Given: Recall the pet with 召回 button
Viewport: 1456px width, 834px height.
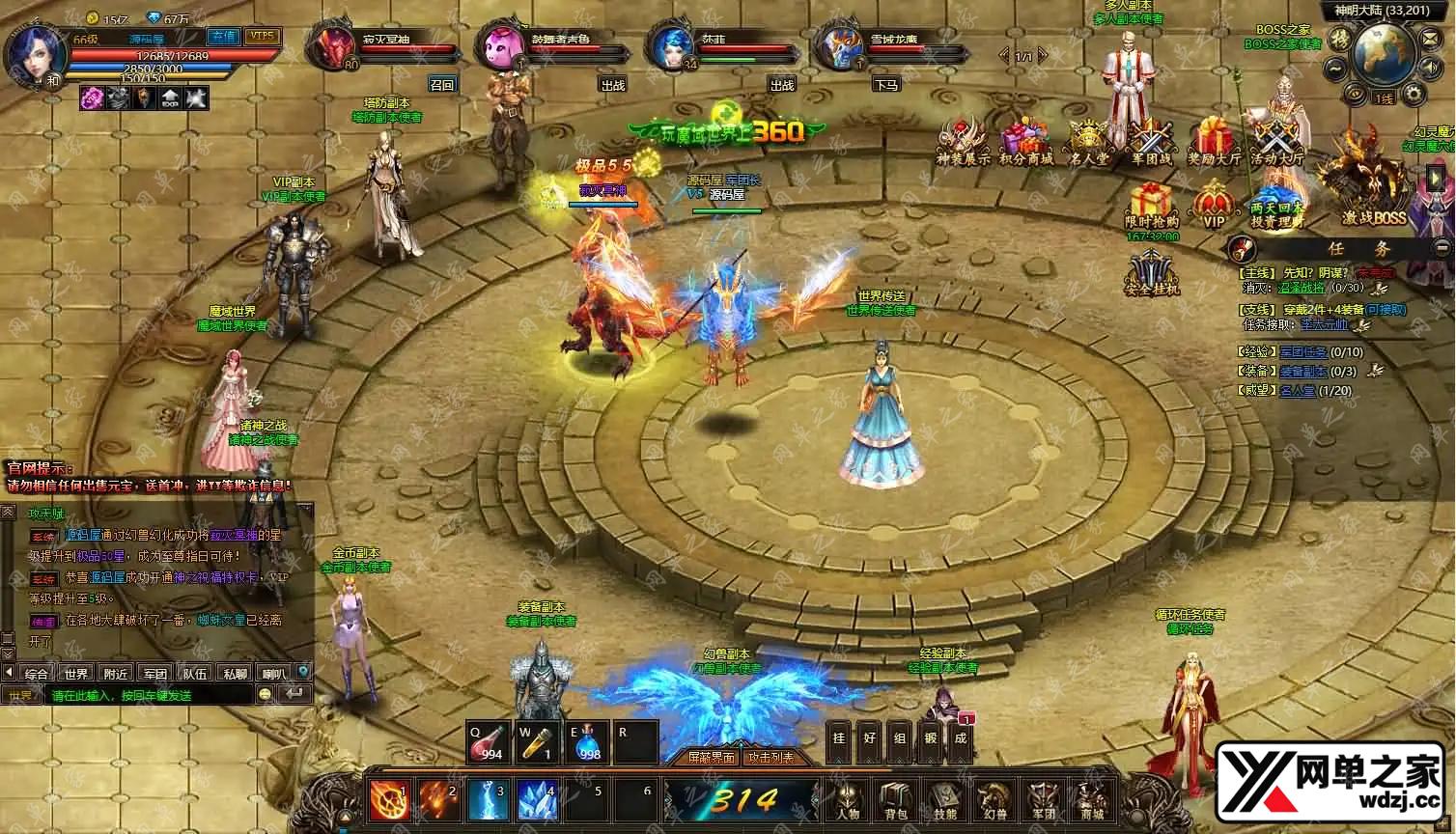Looking at the screenshot, I should tap(442, 85).
